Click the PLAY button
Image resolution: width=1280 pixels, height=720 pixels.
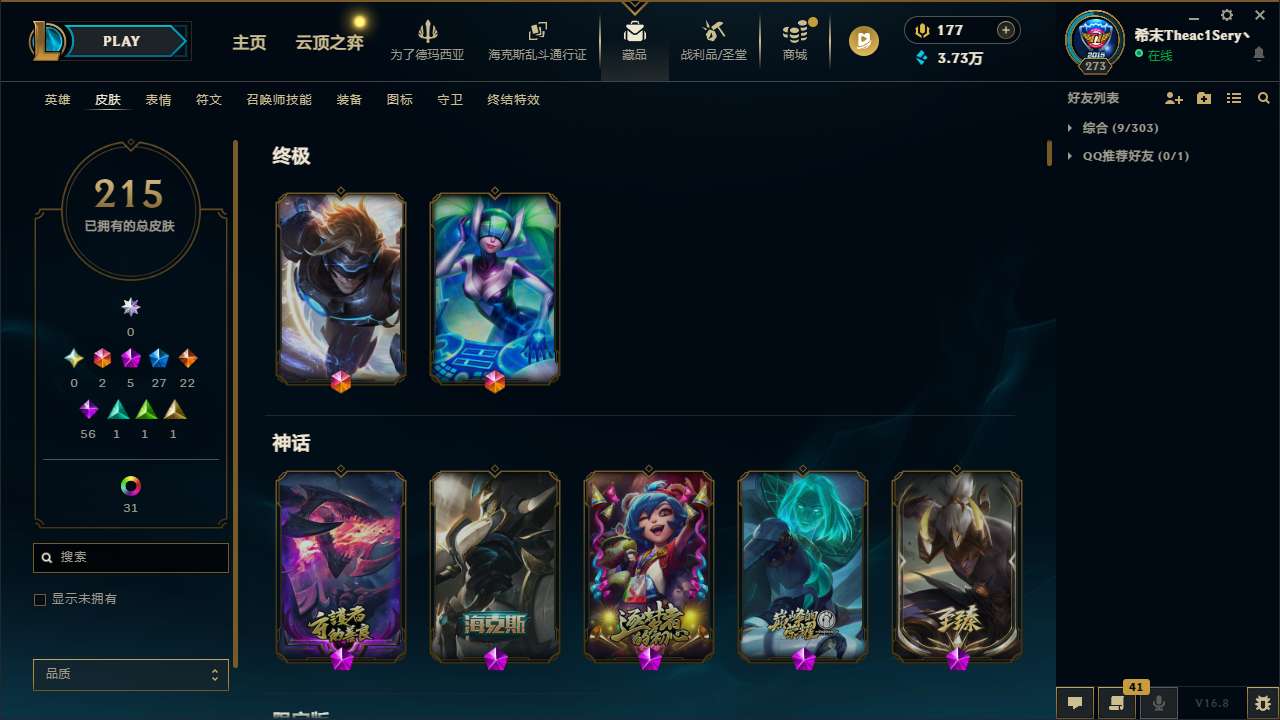(x=121, y=41)
